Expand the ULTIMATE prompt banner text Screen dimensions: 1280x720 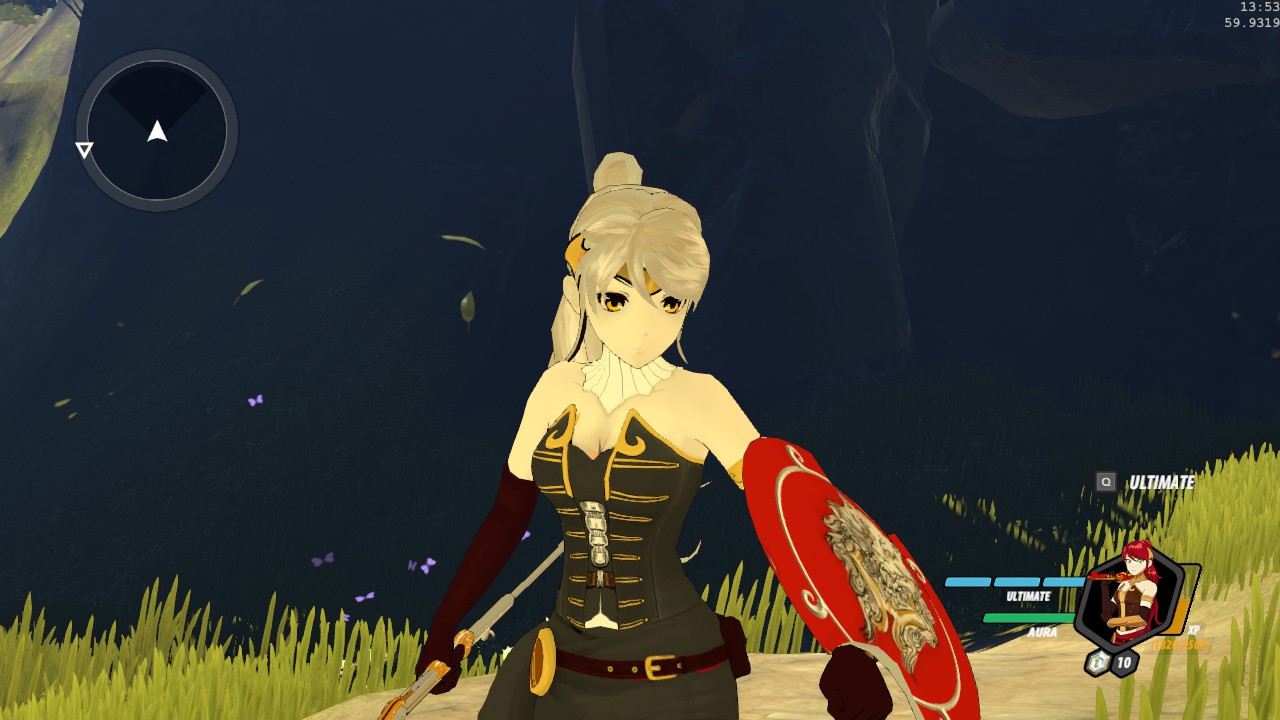1163,481
